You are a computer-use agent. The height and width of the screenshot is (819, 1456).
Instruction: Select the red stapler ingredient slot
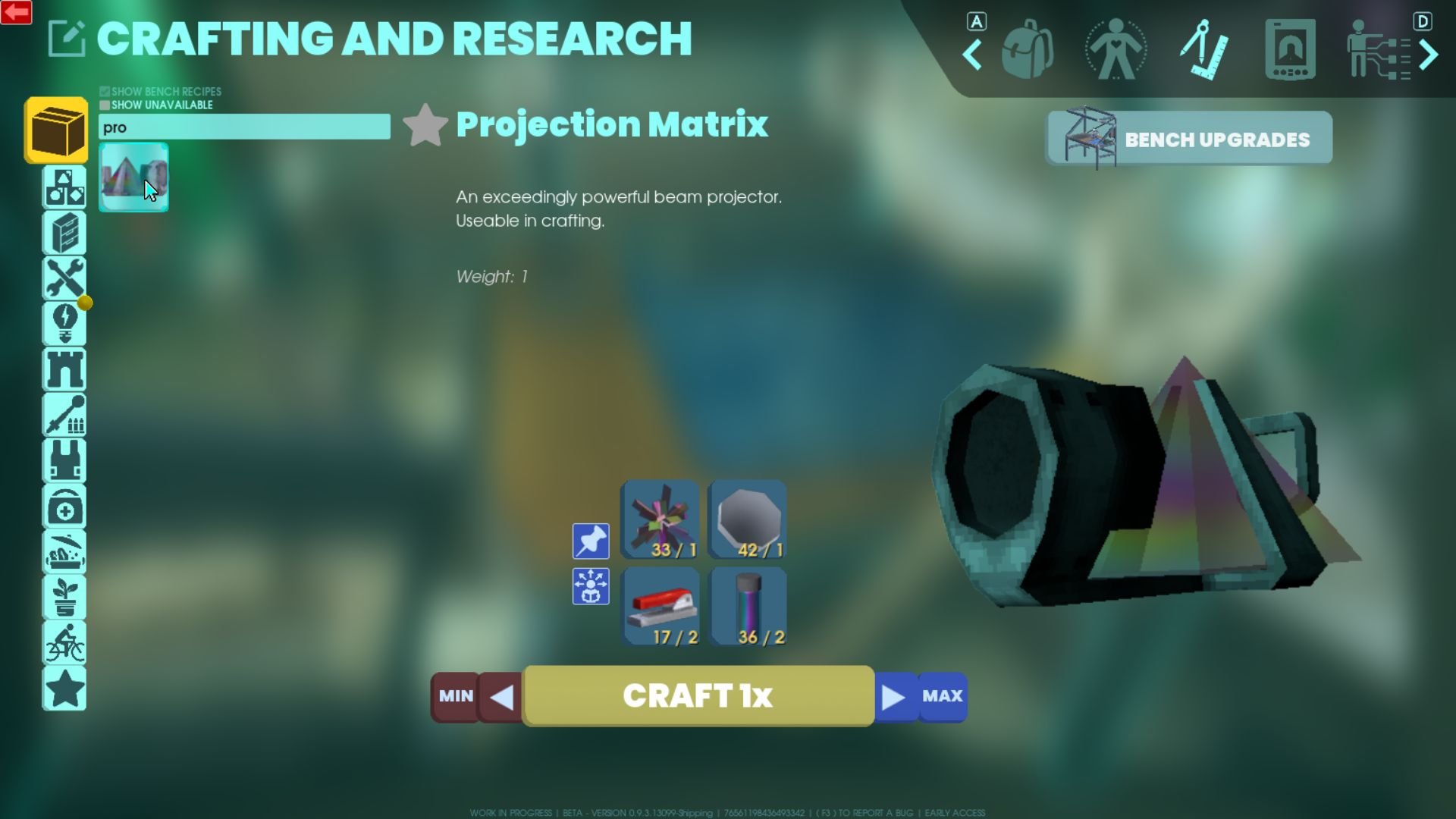[x=660, y=606]
